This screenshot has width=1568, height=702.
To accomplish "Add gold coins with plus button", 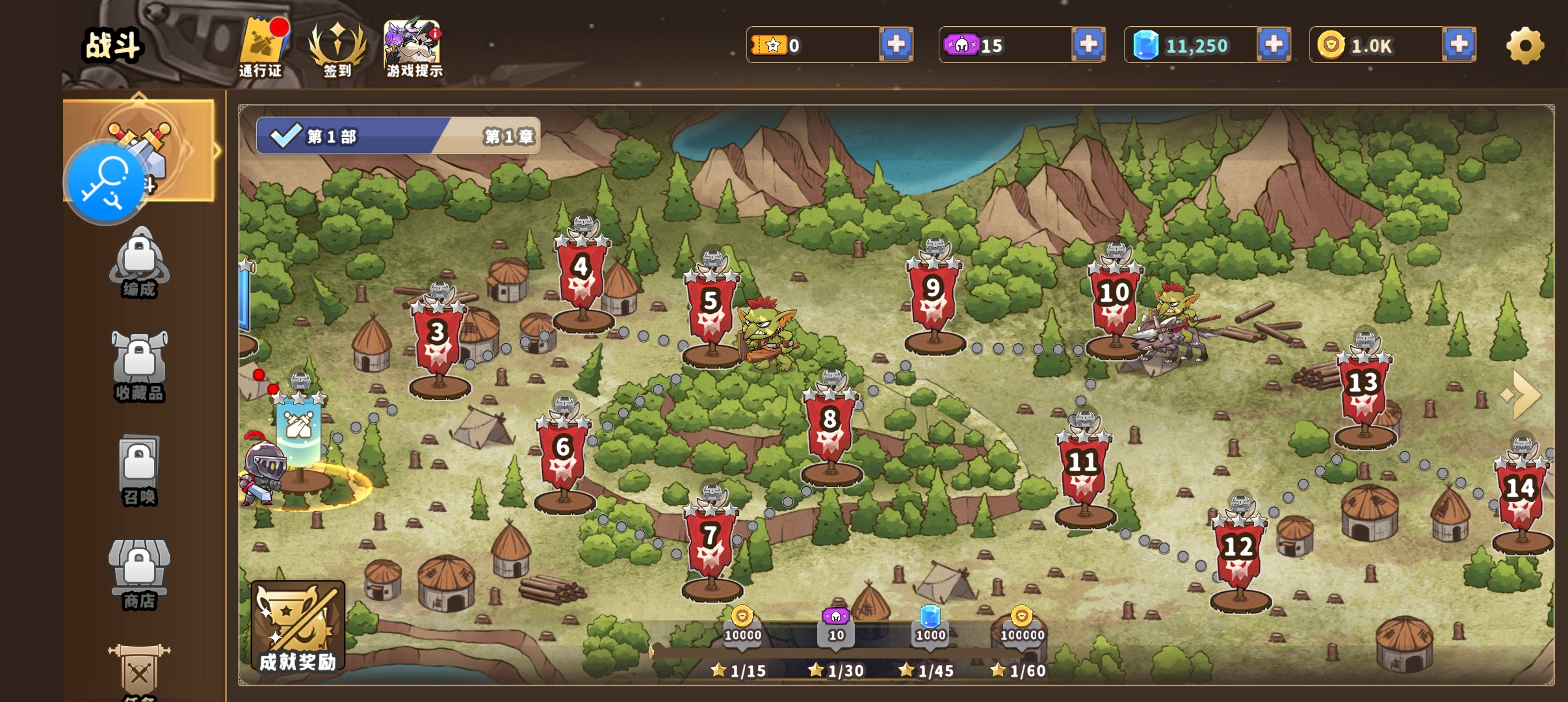I will (x=1459, y=44).
